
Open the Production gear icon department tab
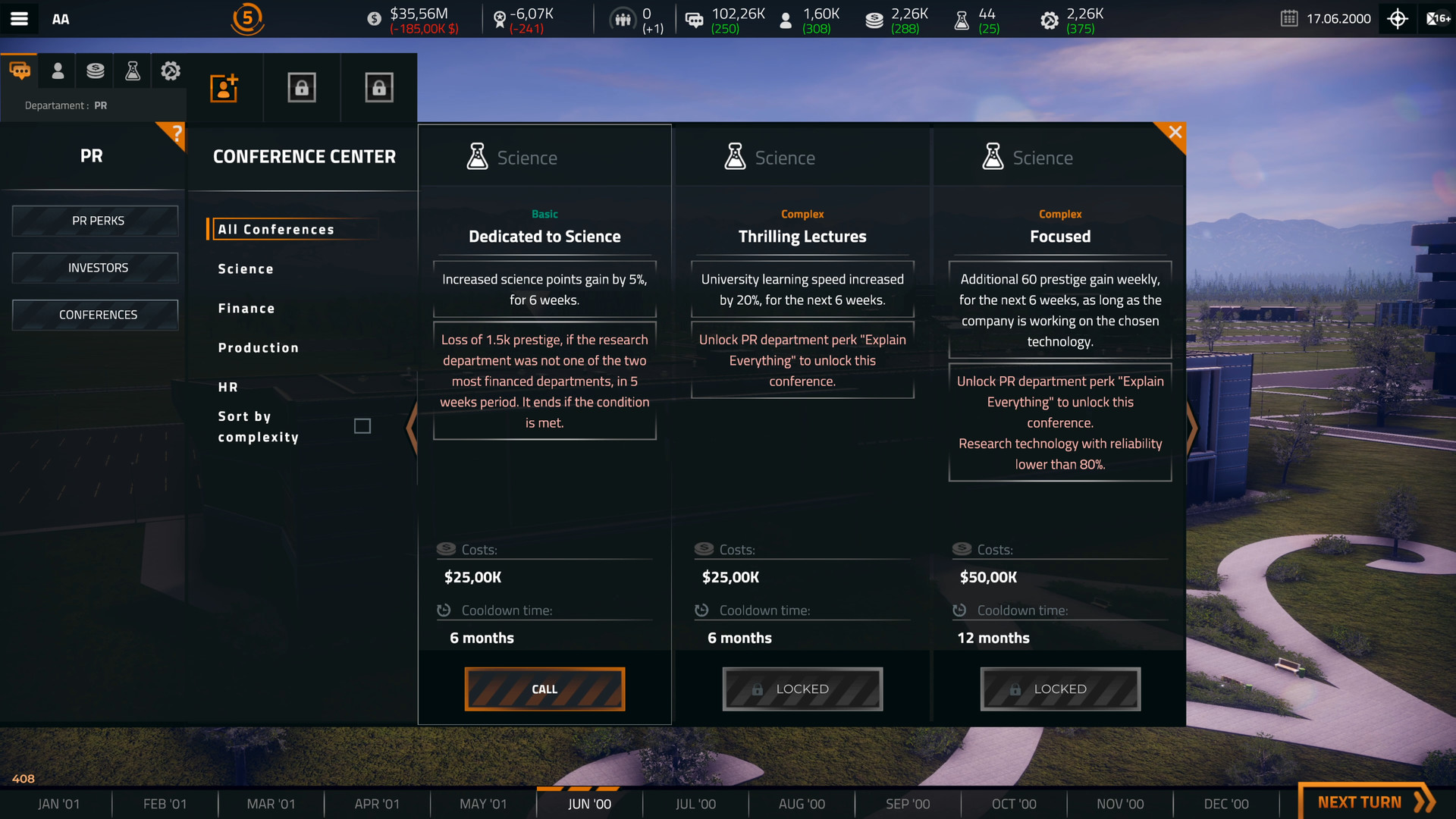pyautogui.click(x=170, y=70)
